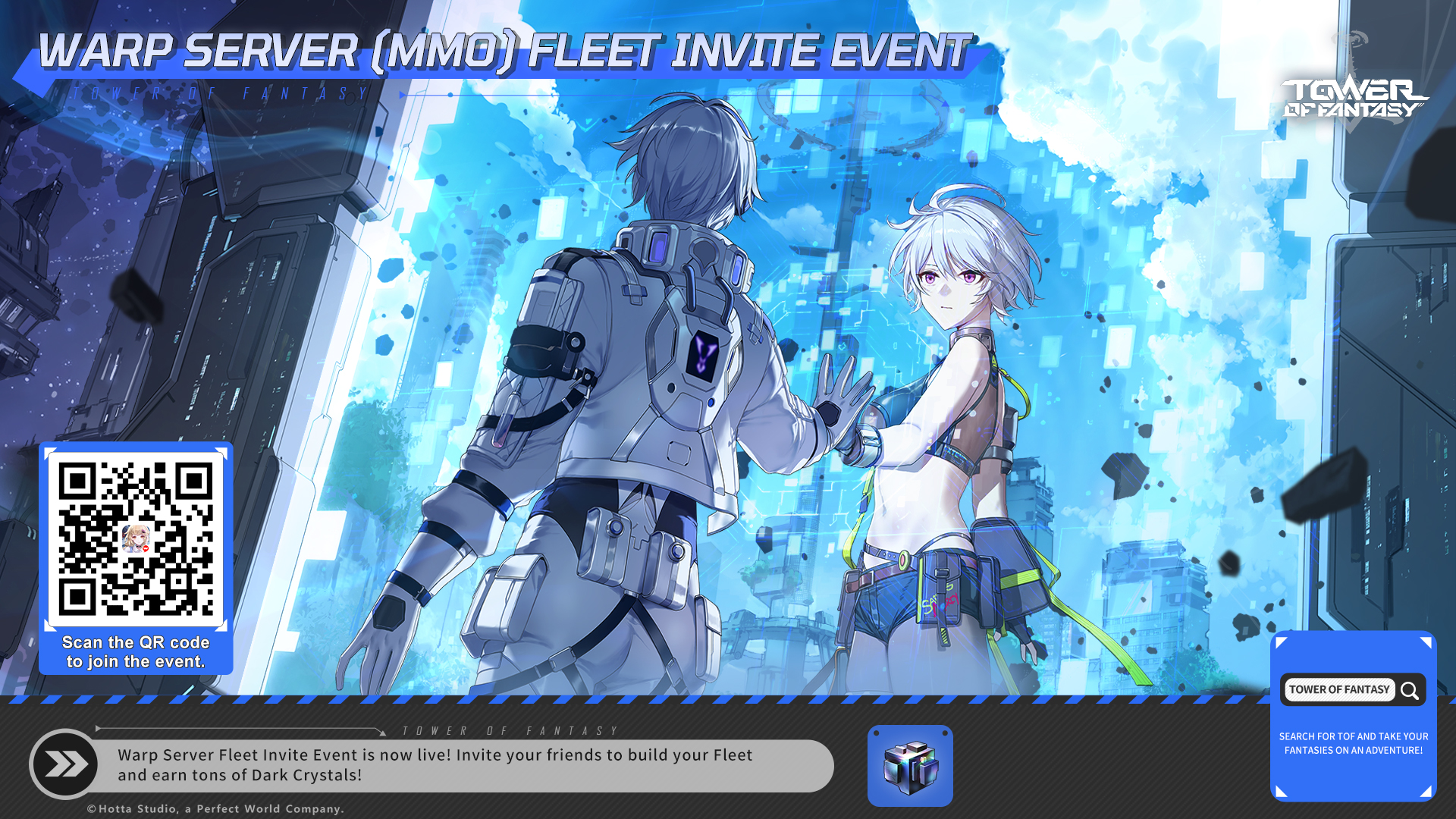The height and width of the screenshot is (819, 1456).
Task: Click the magnifying glass search icon
Action: click(1410, 690)
